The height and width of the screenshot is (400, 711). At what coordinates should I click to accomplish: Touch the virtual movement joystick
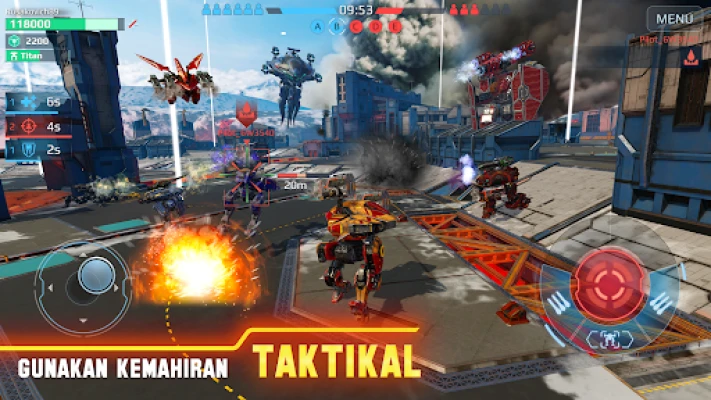click(x=96, y=275)
